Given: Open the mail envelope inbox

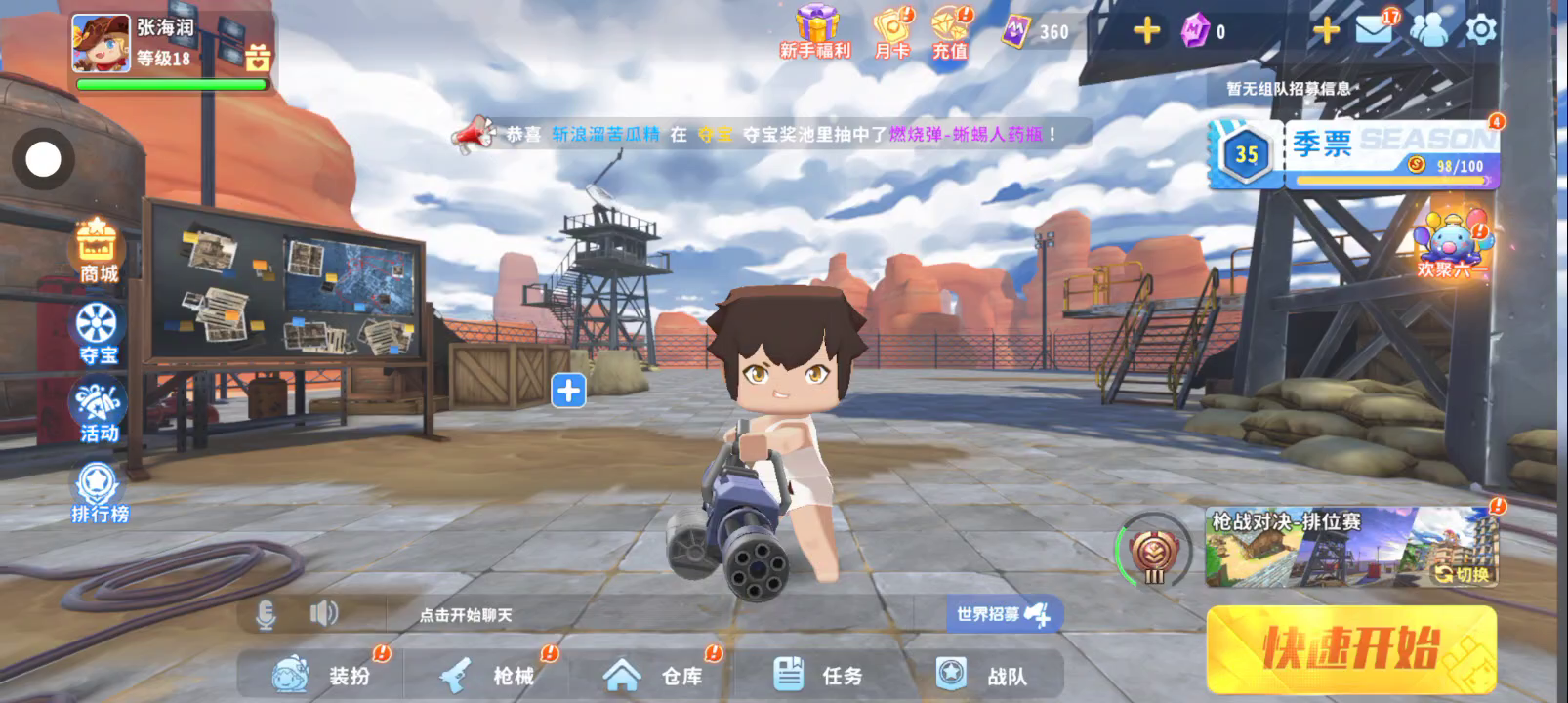Looking at the screenshot, I should (x=1374, y=30).
